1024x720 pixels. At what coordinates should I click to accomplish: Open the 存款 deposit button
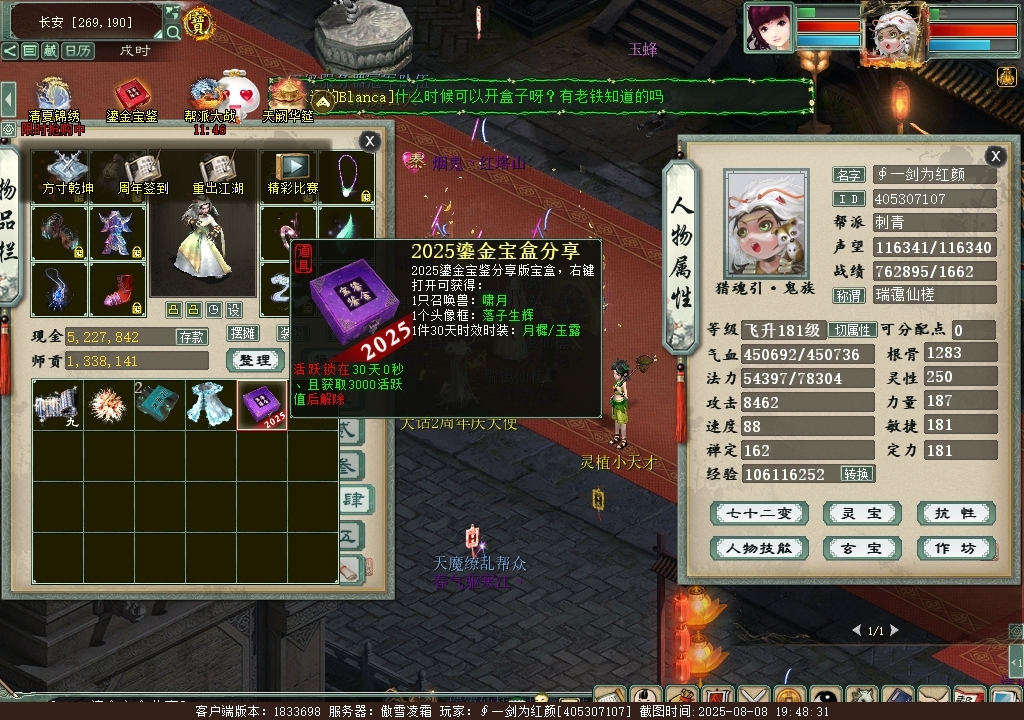[191, 337]
